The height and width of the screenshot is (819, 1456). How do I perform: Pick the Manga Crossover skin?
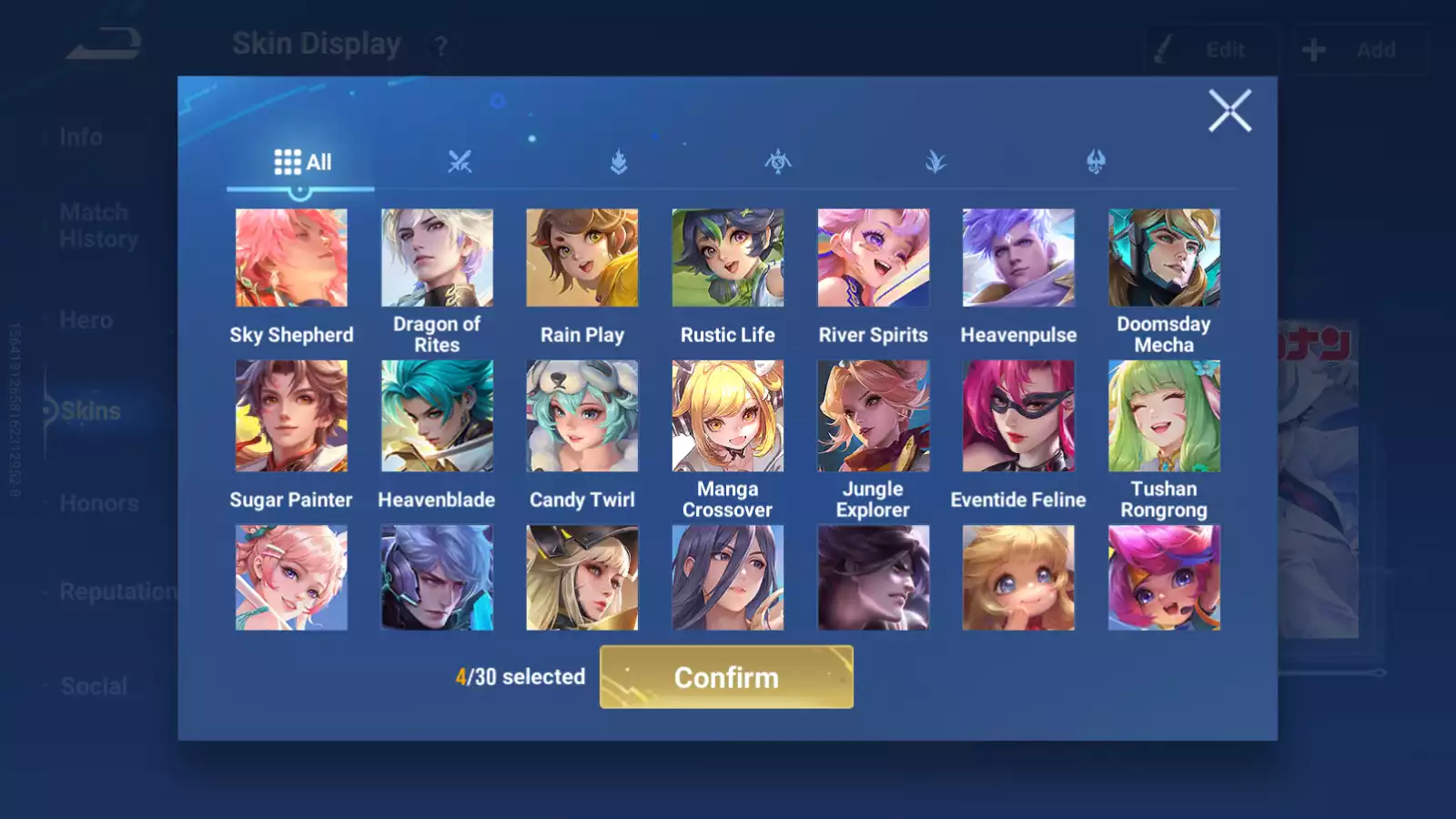point(728,416)
